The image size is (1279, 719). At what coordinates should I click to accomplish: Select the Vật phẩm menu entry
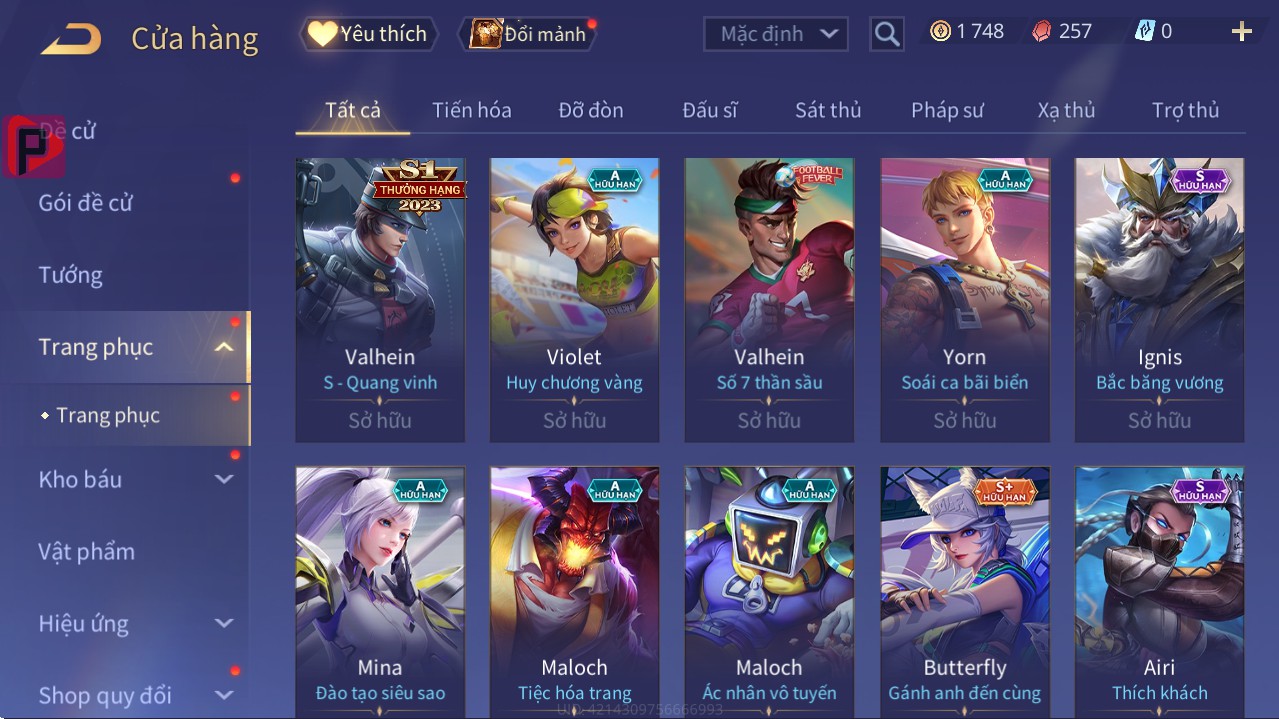point(87,551)
